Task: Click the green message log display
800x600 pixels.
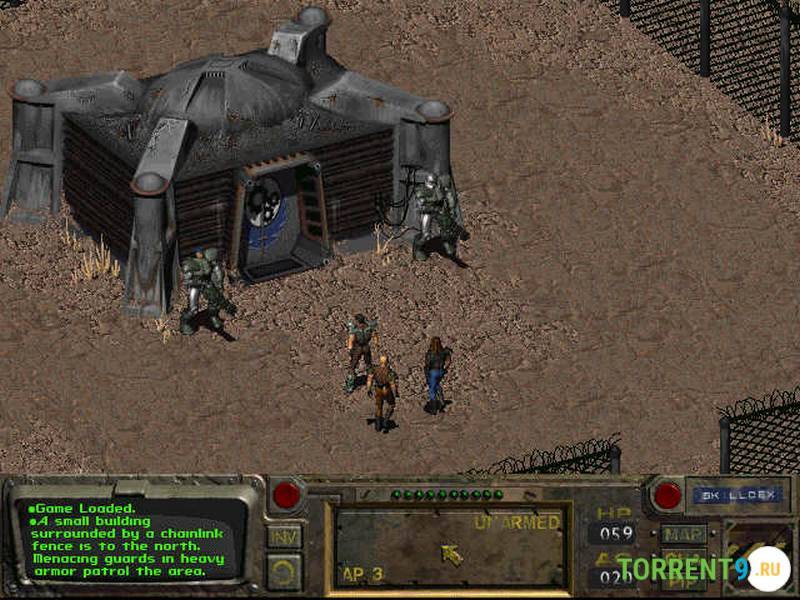Action: [x=132, y=540]
